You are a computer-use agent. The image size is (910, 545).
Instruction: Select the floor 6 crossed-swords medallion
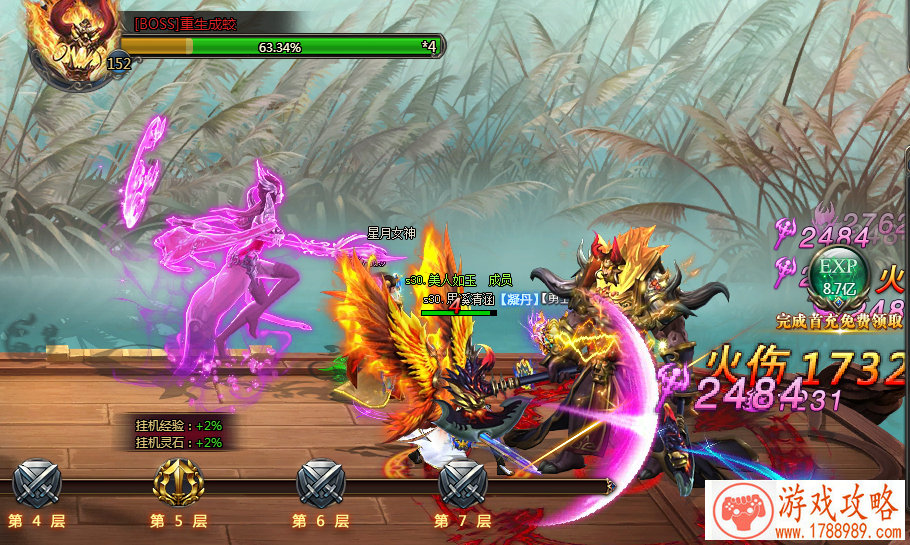point(320,485)
